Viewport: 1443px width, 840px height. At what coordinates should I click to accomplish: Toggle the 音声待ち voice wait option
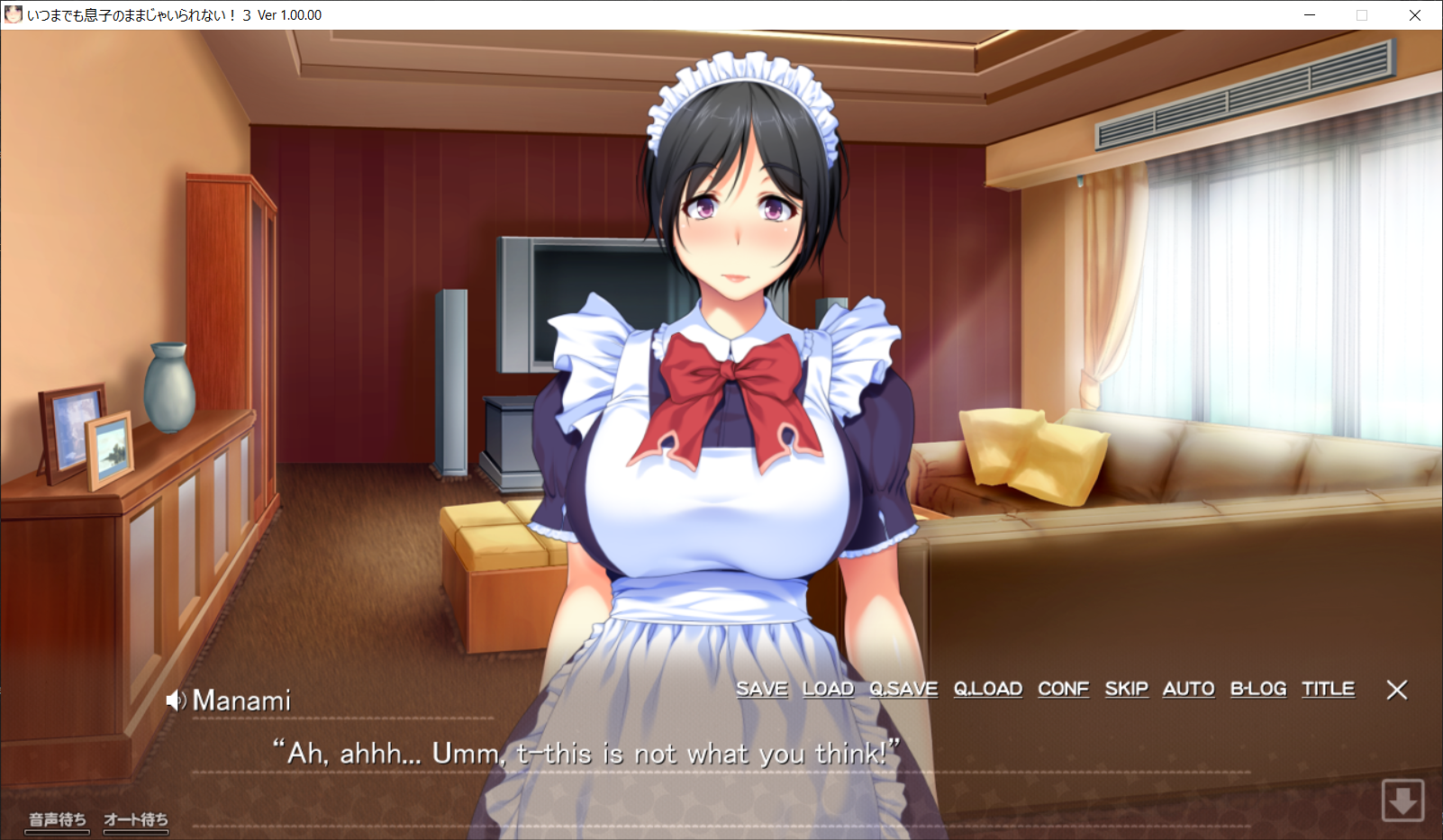[58, 819]
